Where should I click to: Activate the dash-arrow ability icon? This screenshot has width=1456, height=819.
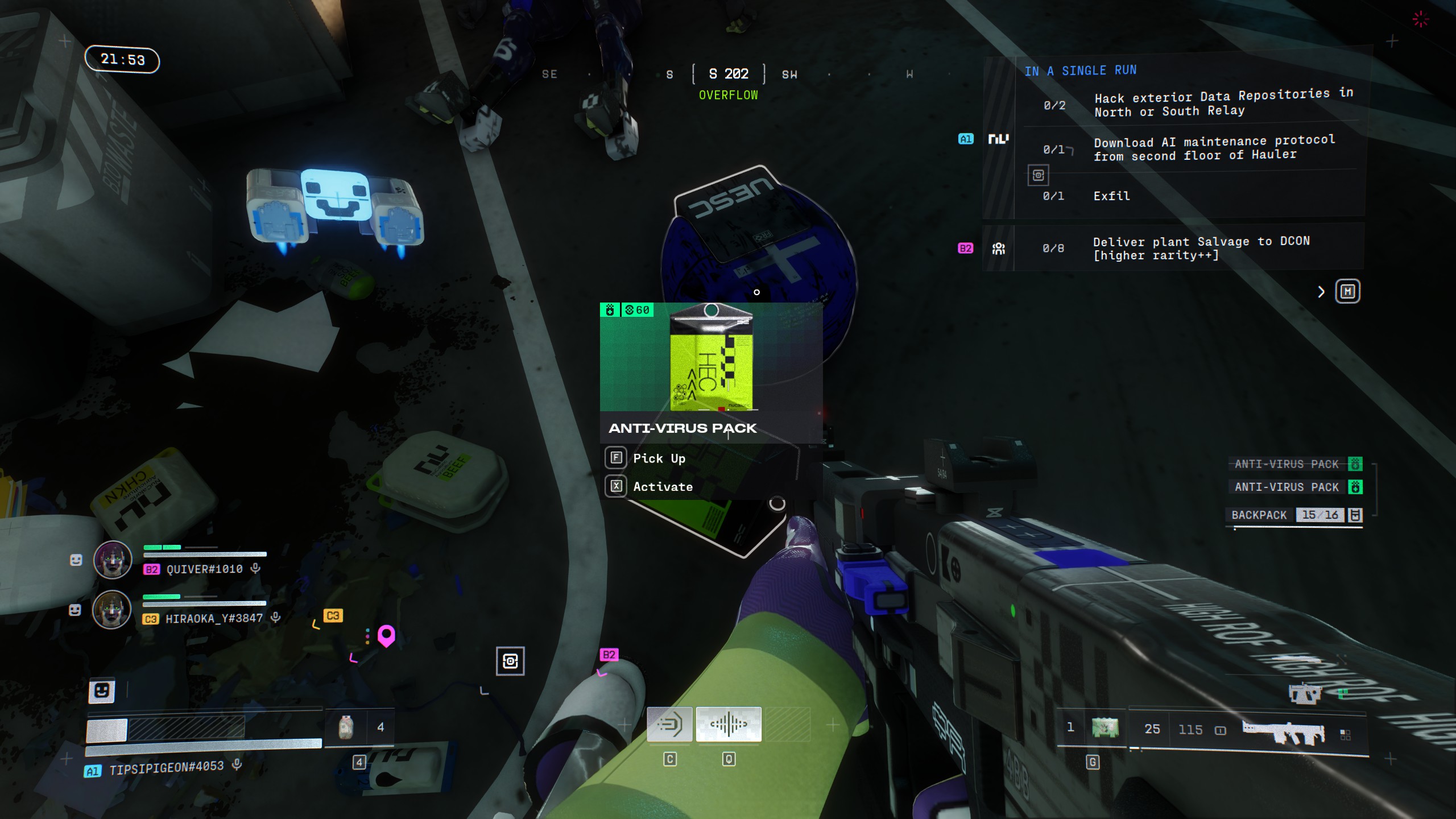point(669,725)
